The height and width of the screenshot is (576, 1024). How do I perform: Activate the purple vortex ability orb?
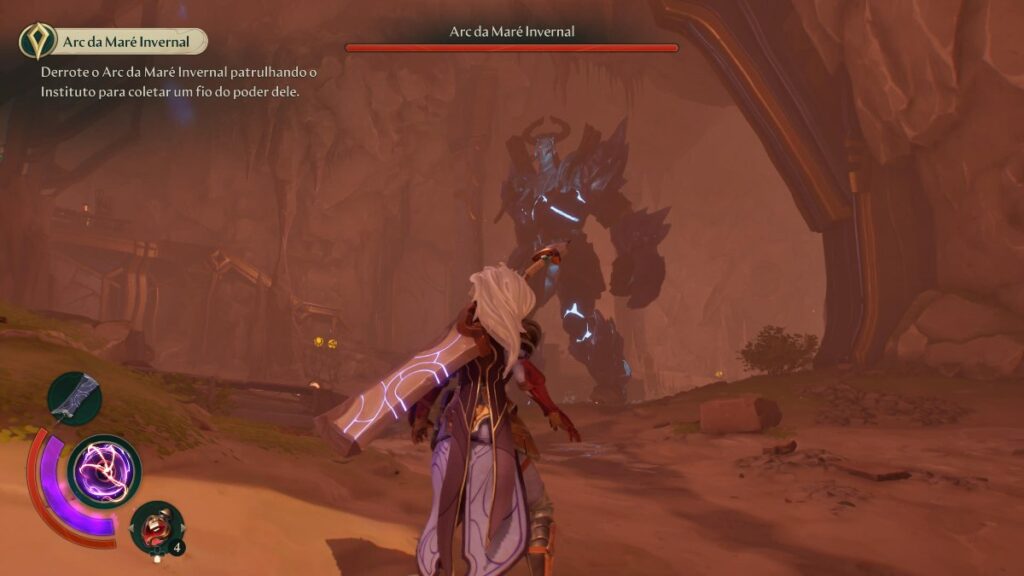pos(104,471)
